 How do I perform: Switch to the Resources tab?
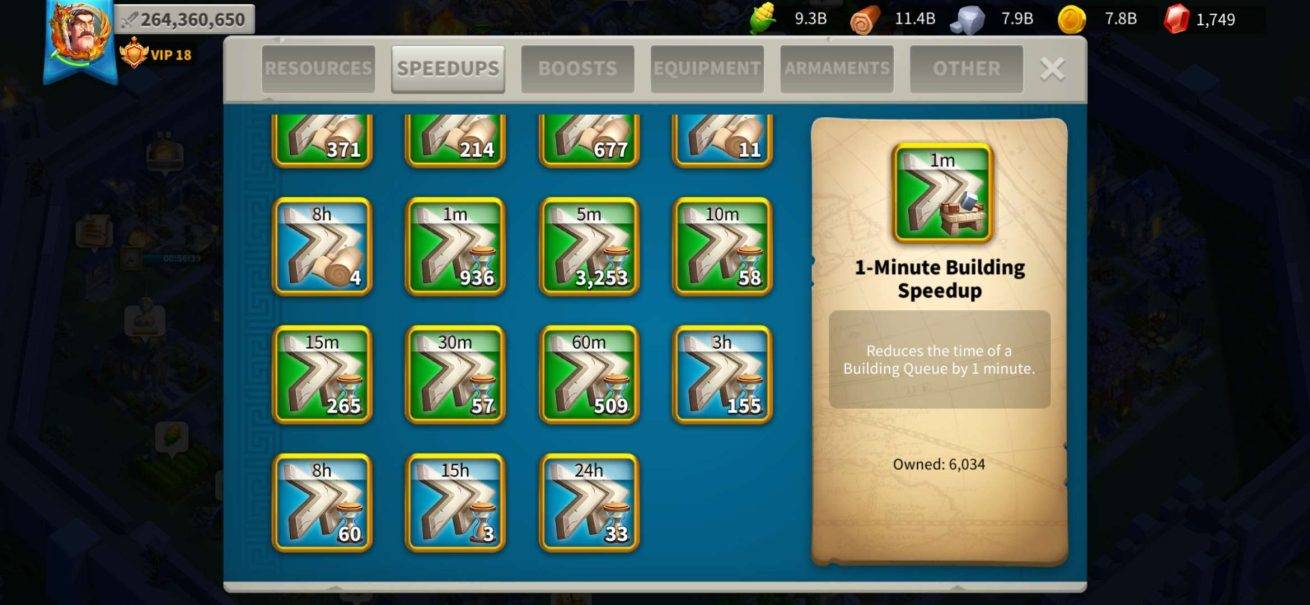318,69
